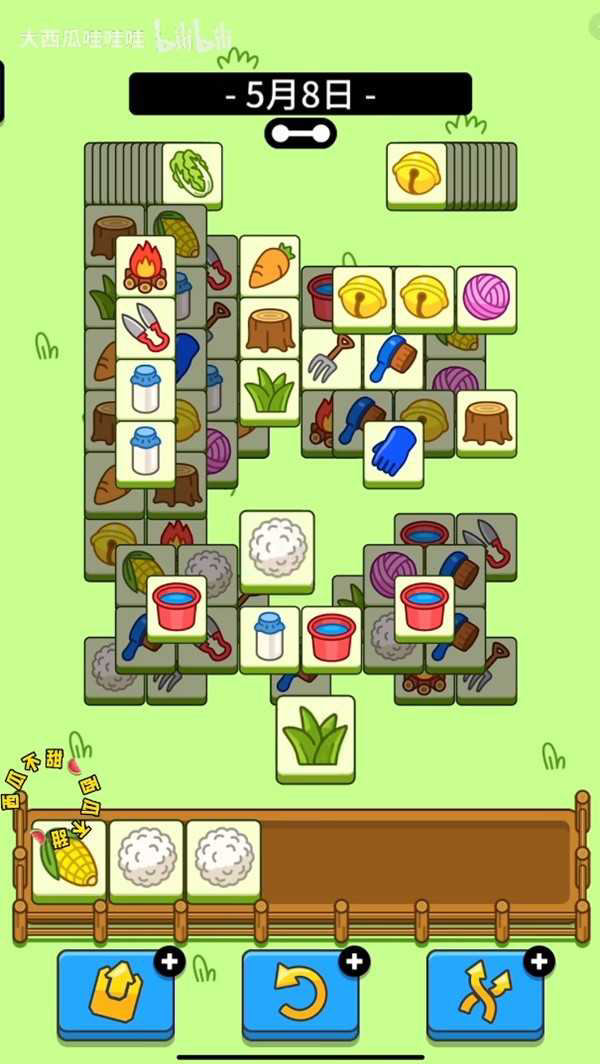600x1064 pixels.
Task: Choose the large grass tile at board bottom
Action: (315, 737)
